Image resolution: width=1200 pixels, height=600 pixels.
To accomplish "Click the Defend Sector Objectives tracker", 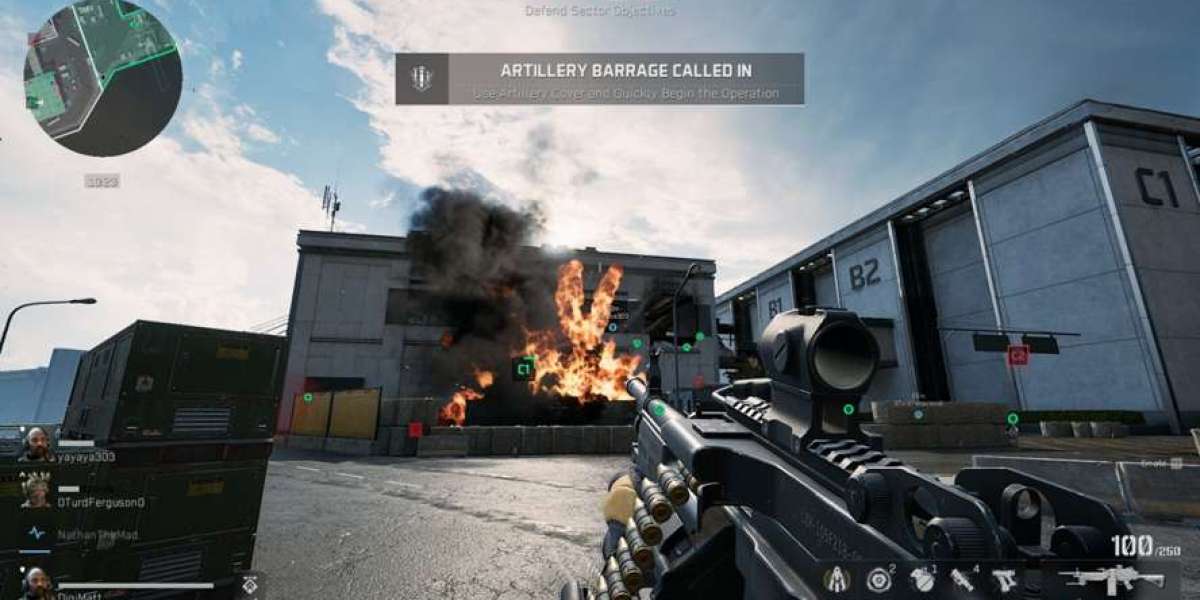I will click(600, 11).
